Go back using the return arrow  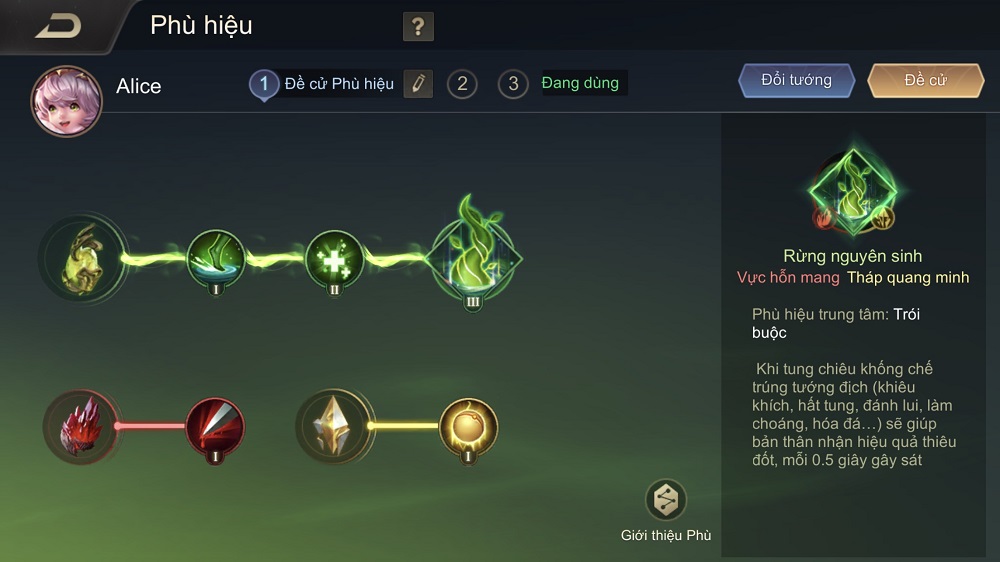click(x=57, y=26)
